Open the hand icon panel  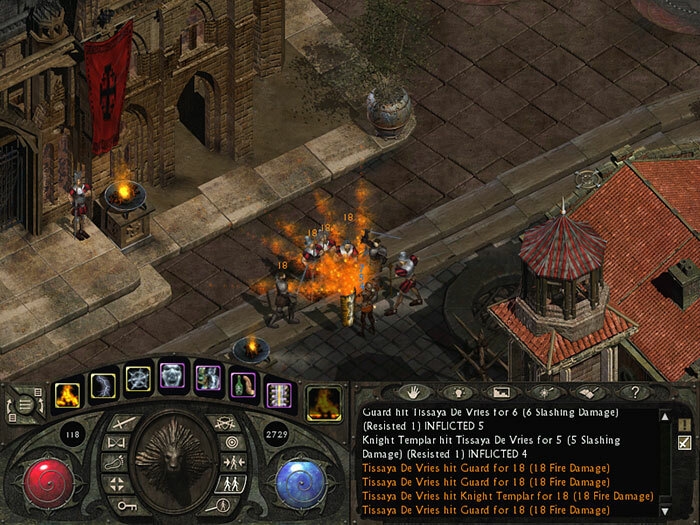click(x=413, y=392)
